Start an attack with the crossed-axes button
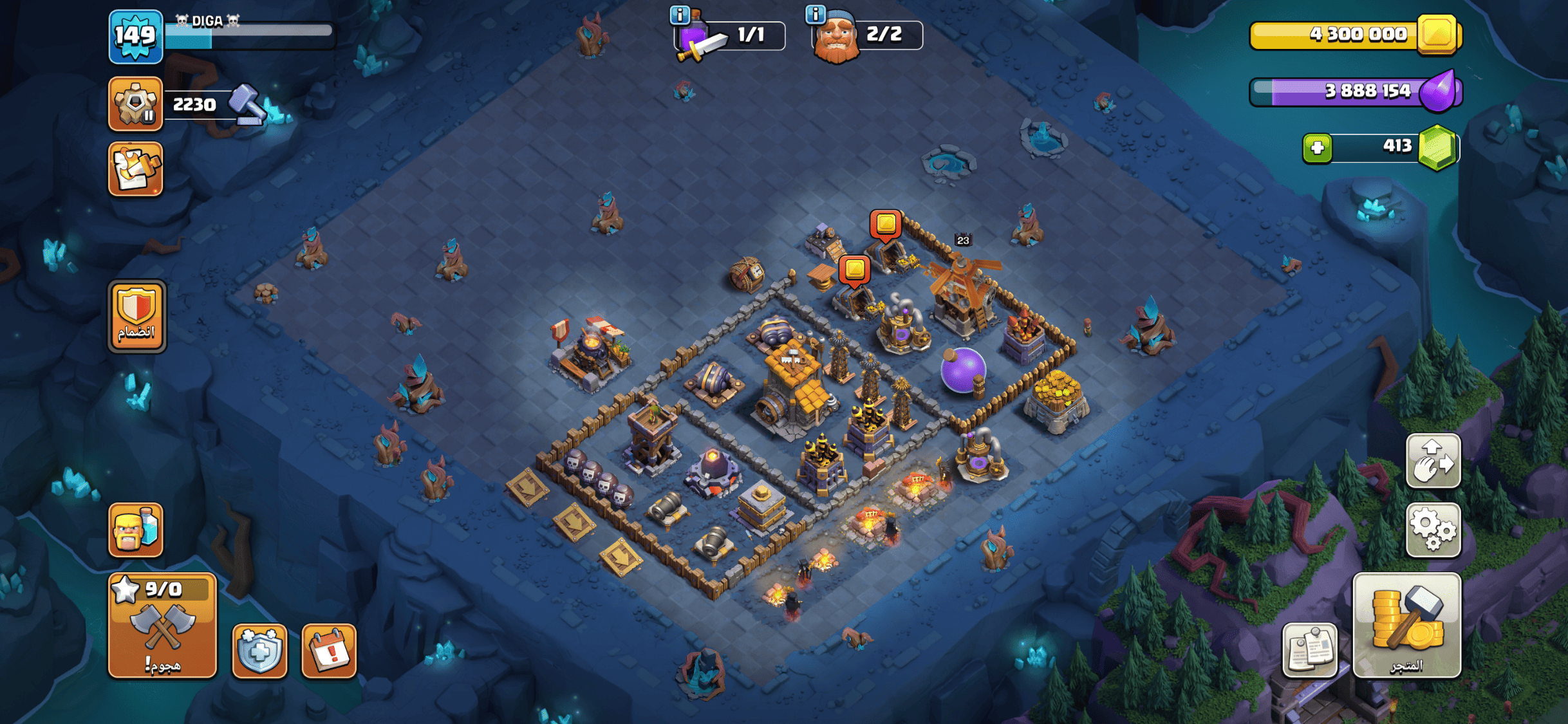 click(x=162, y=626)
